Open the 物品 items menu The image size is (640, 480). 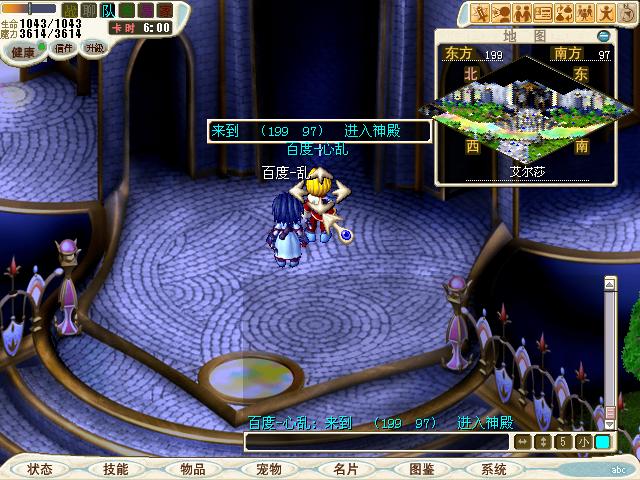(192, 469)
